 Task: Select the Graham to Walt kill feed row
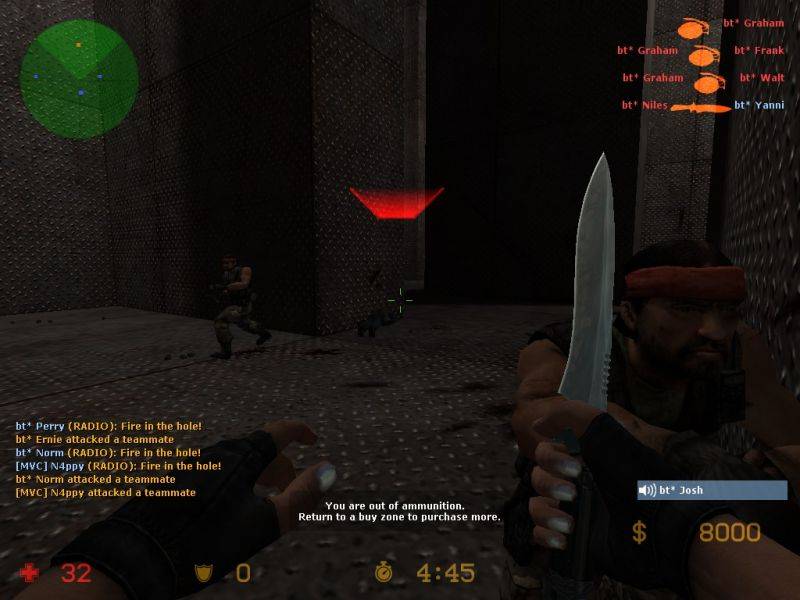pyautogui.click(x=702, y=78)
